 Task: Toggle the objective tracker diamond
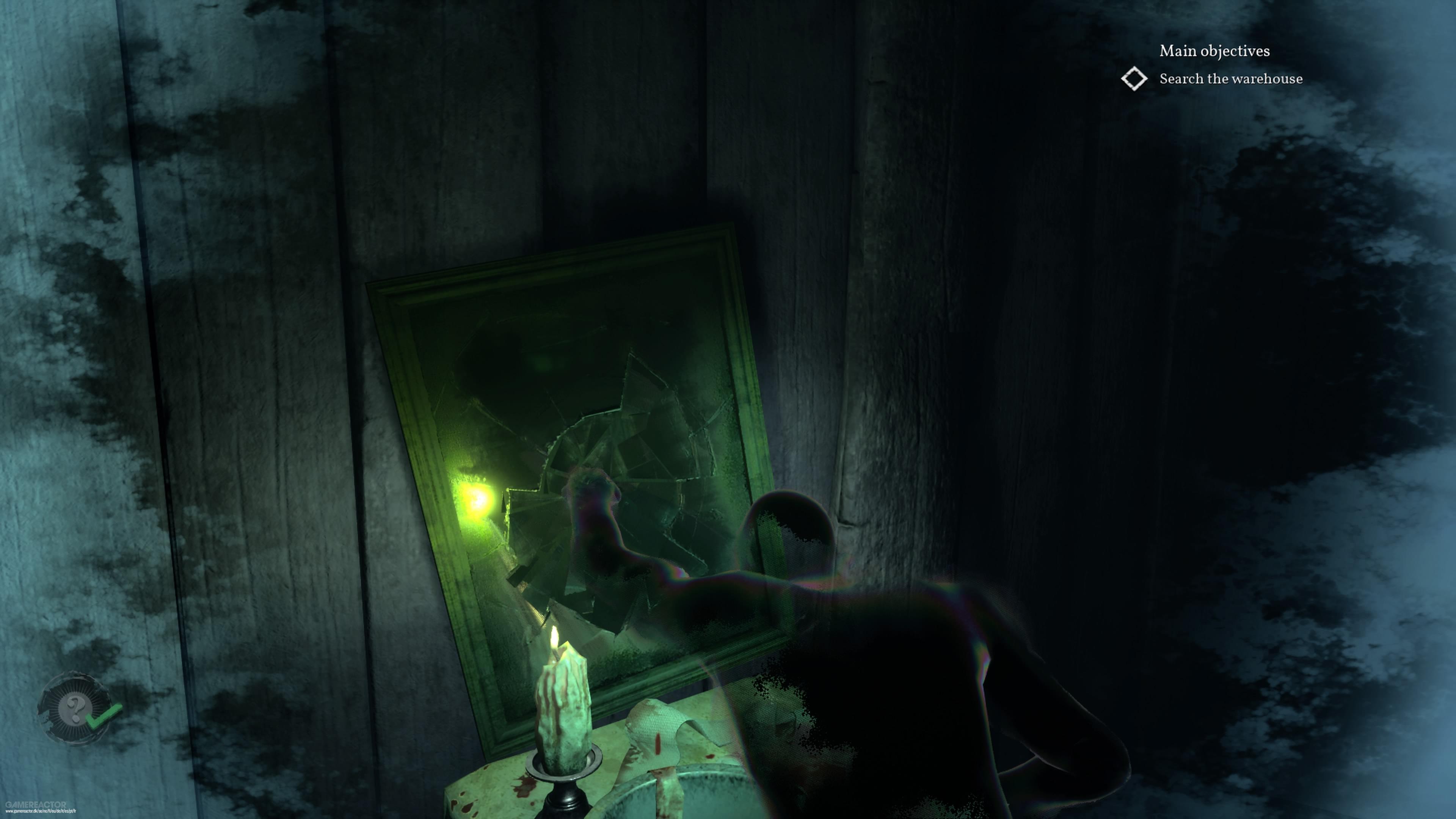[1134, 80]
